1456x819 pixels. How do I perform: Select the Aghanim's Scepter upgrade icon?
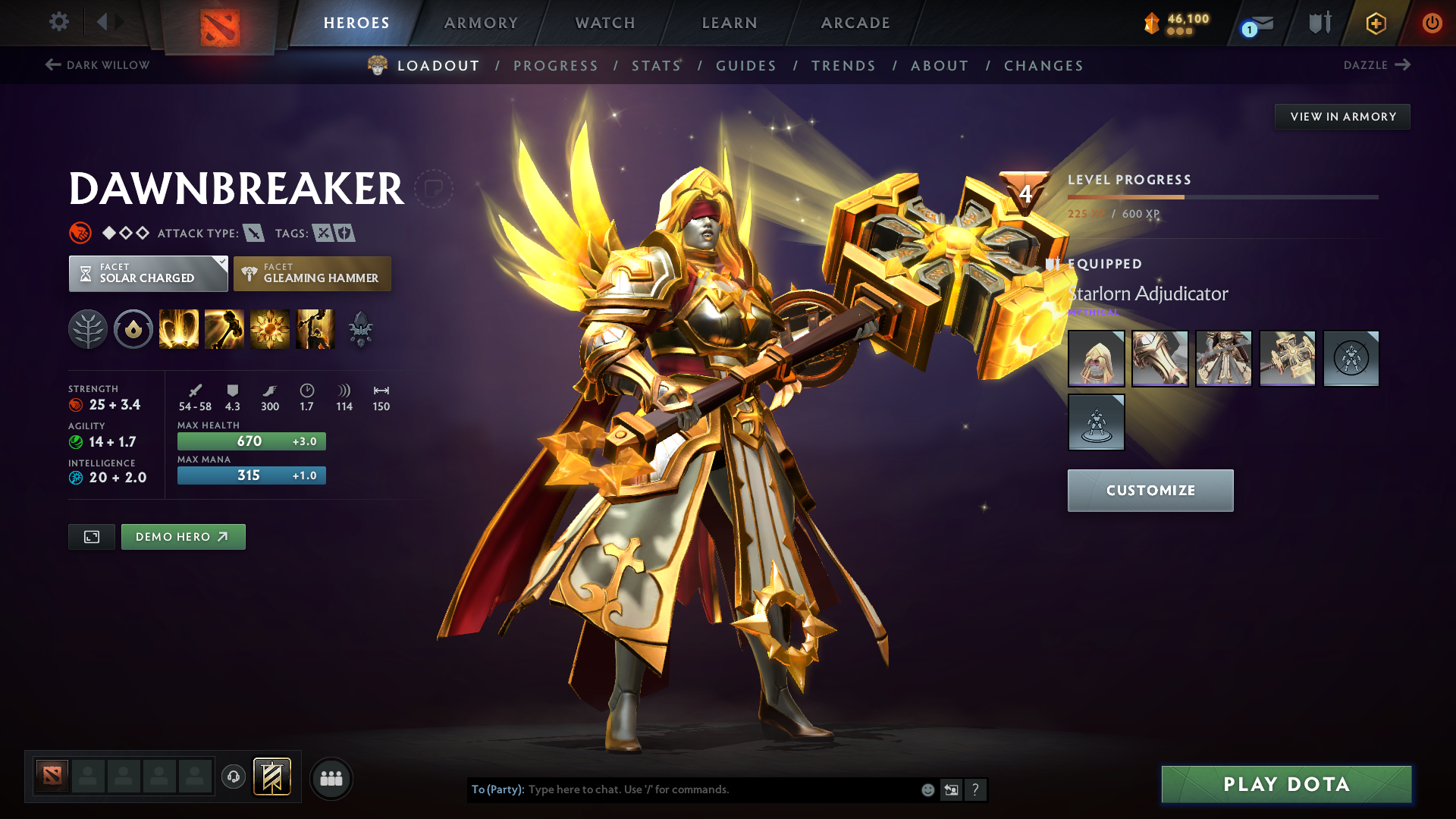pyautogui.click(x=362, y=328)
